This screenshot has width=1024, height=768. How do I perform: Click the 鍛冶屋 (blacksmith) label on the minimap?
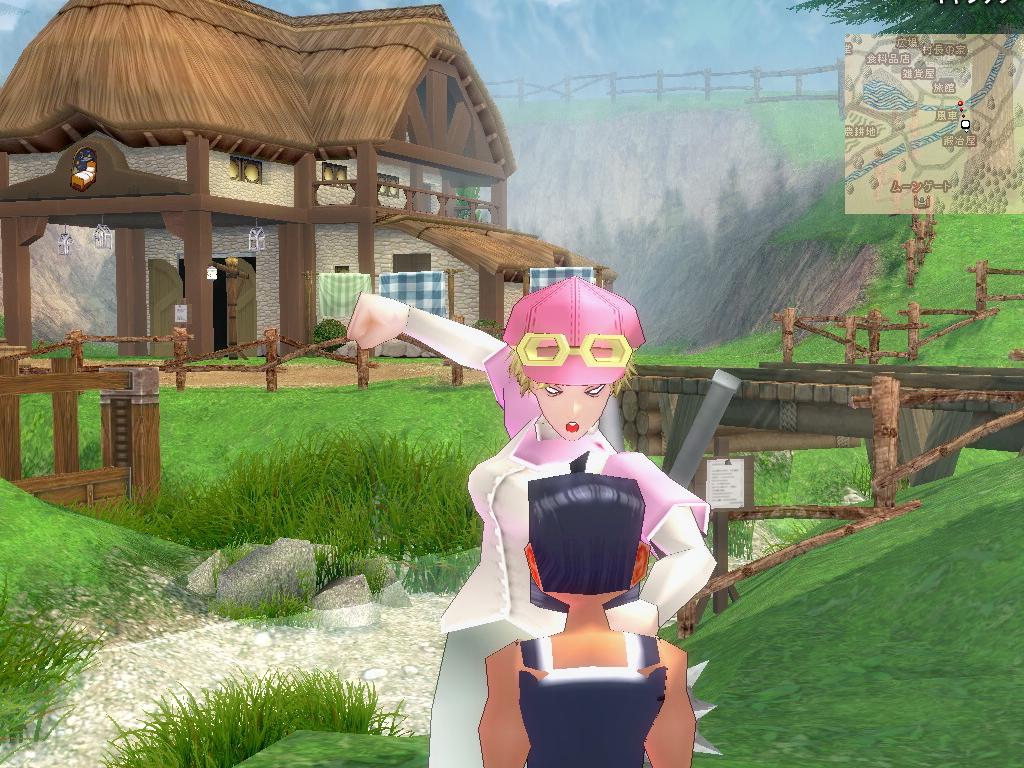[960, 142]
